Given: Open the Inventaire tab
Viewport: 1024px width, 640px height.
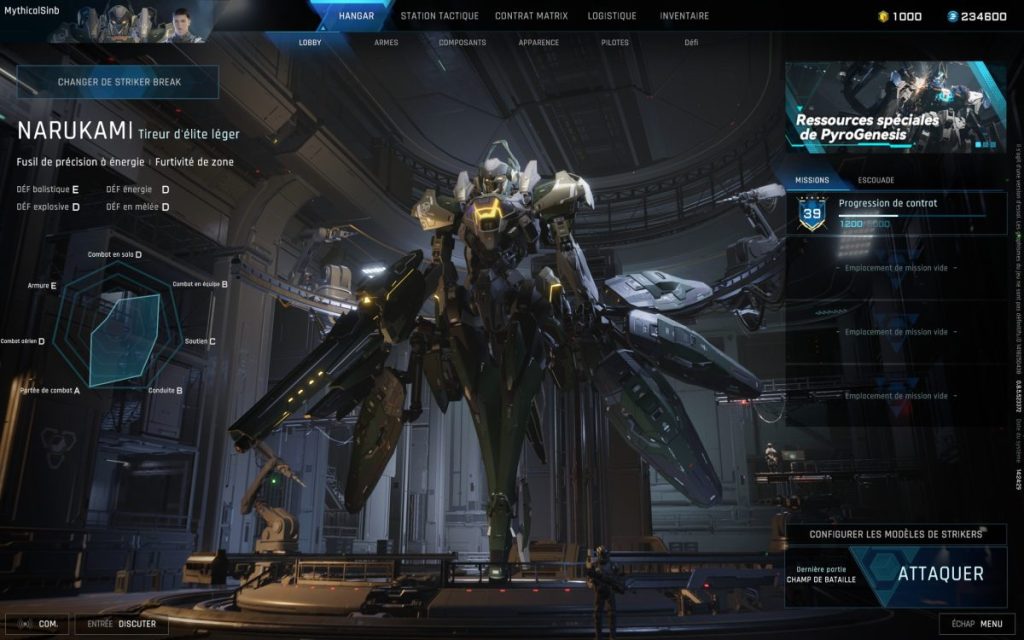Looking at the screenshot, I should click(684, 16).
